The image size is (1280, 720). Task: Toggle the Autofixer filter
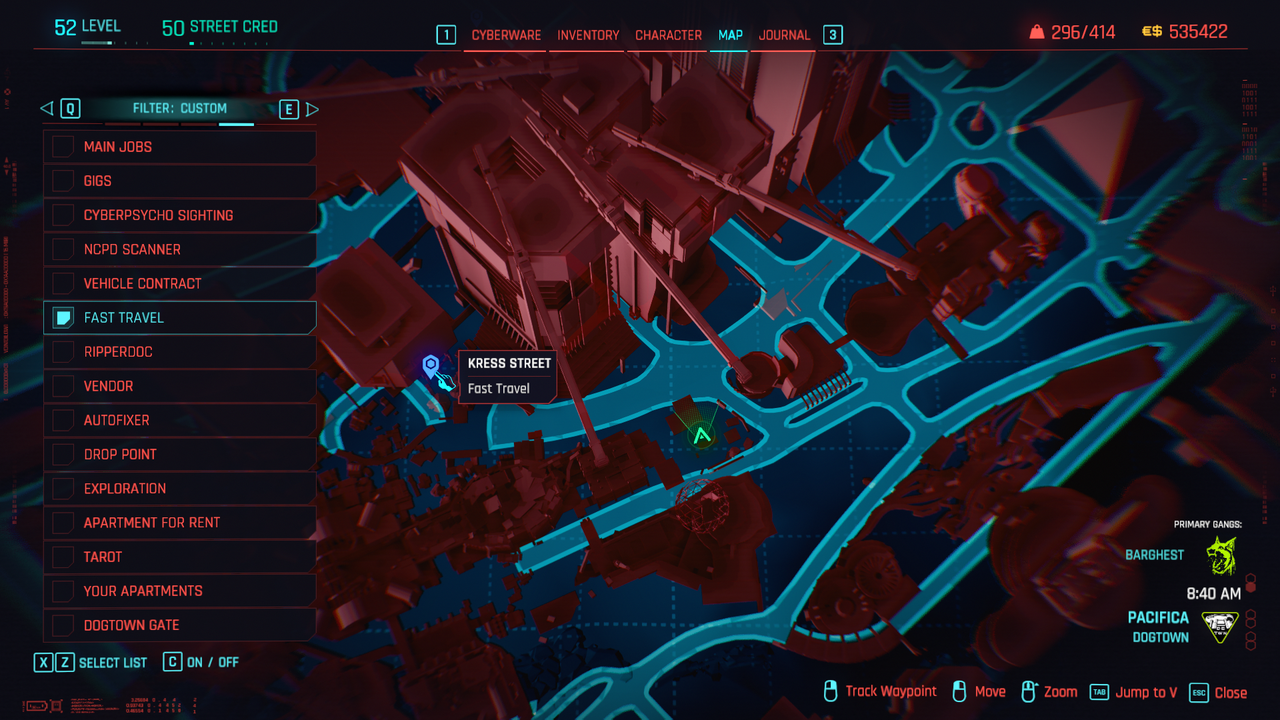64,420
